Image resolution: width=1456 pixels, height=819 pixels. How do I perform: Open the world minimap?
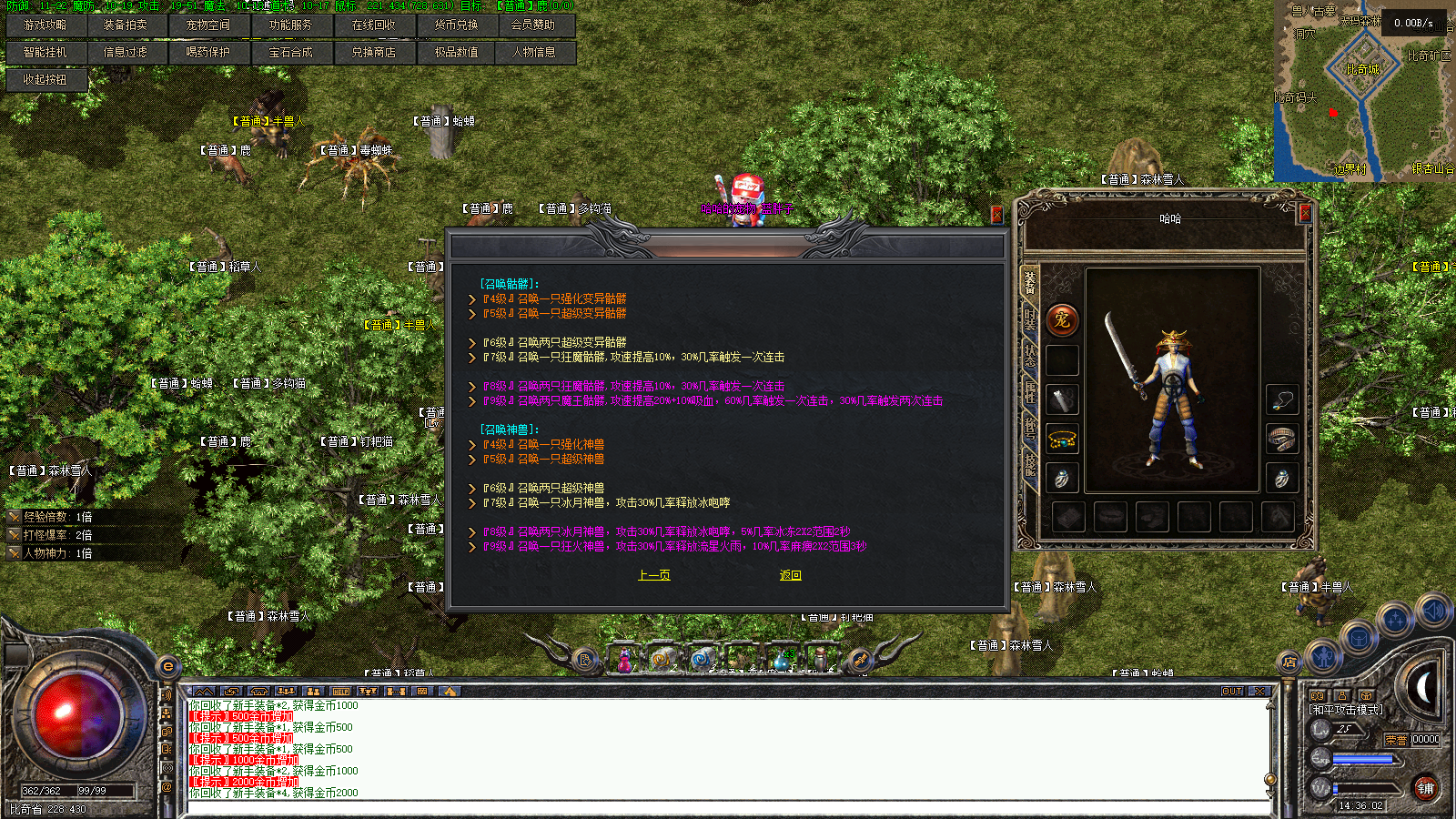(1363, 91)
